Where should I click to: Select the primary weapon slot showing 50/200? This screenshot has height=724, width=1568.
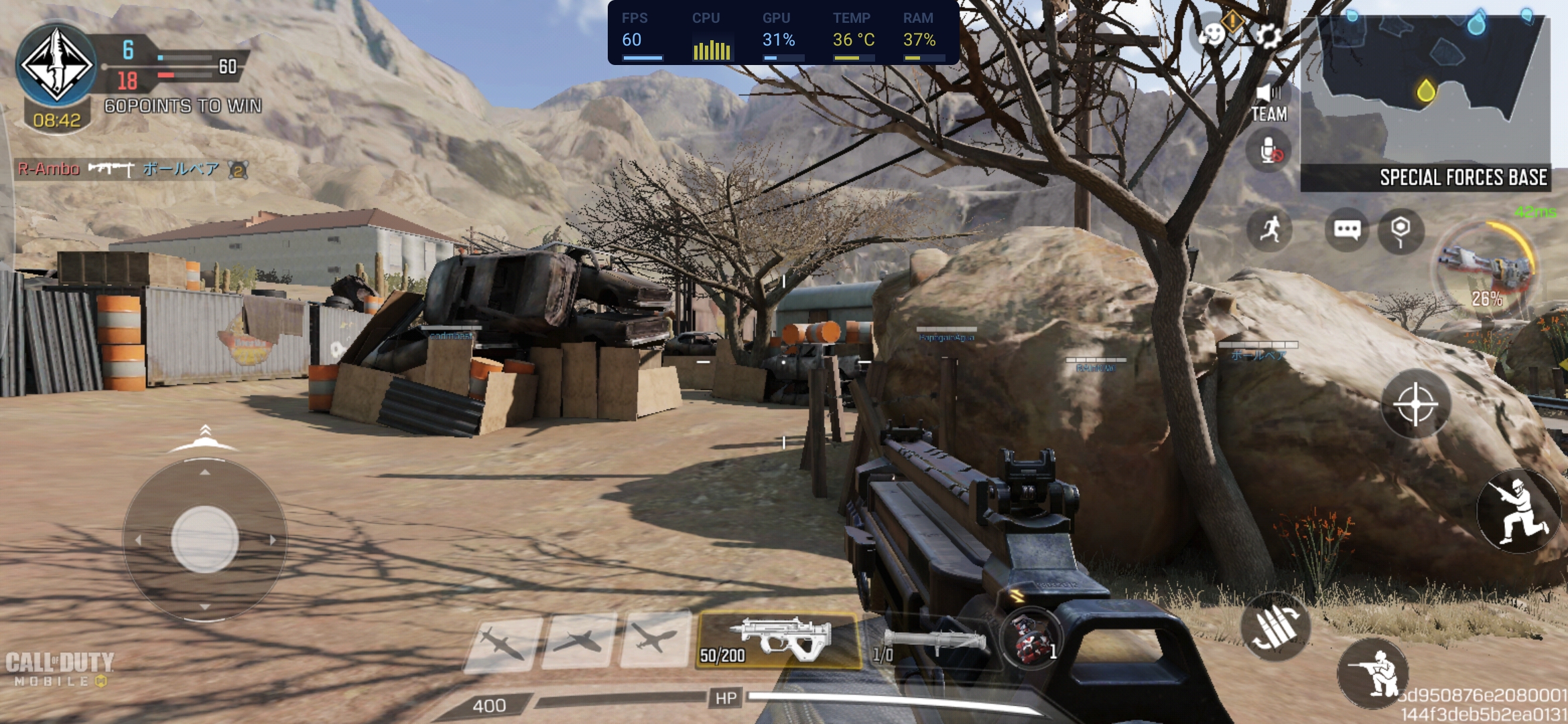coord(779,640)
